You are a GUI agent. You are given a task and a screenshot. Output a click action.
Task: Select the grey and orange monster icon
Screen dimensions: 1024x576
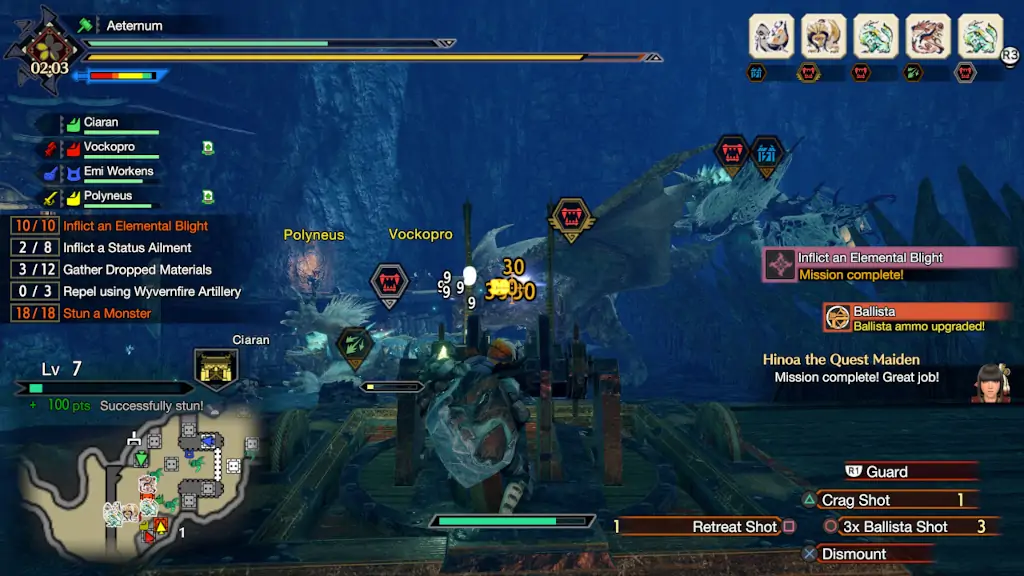click(772, 36)
